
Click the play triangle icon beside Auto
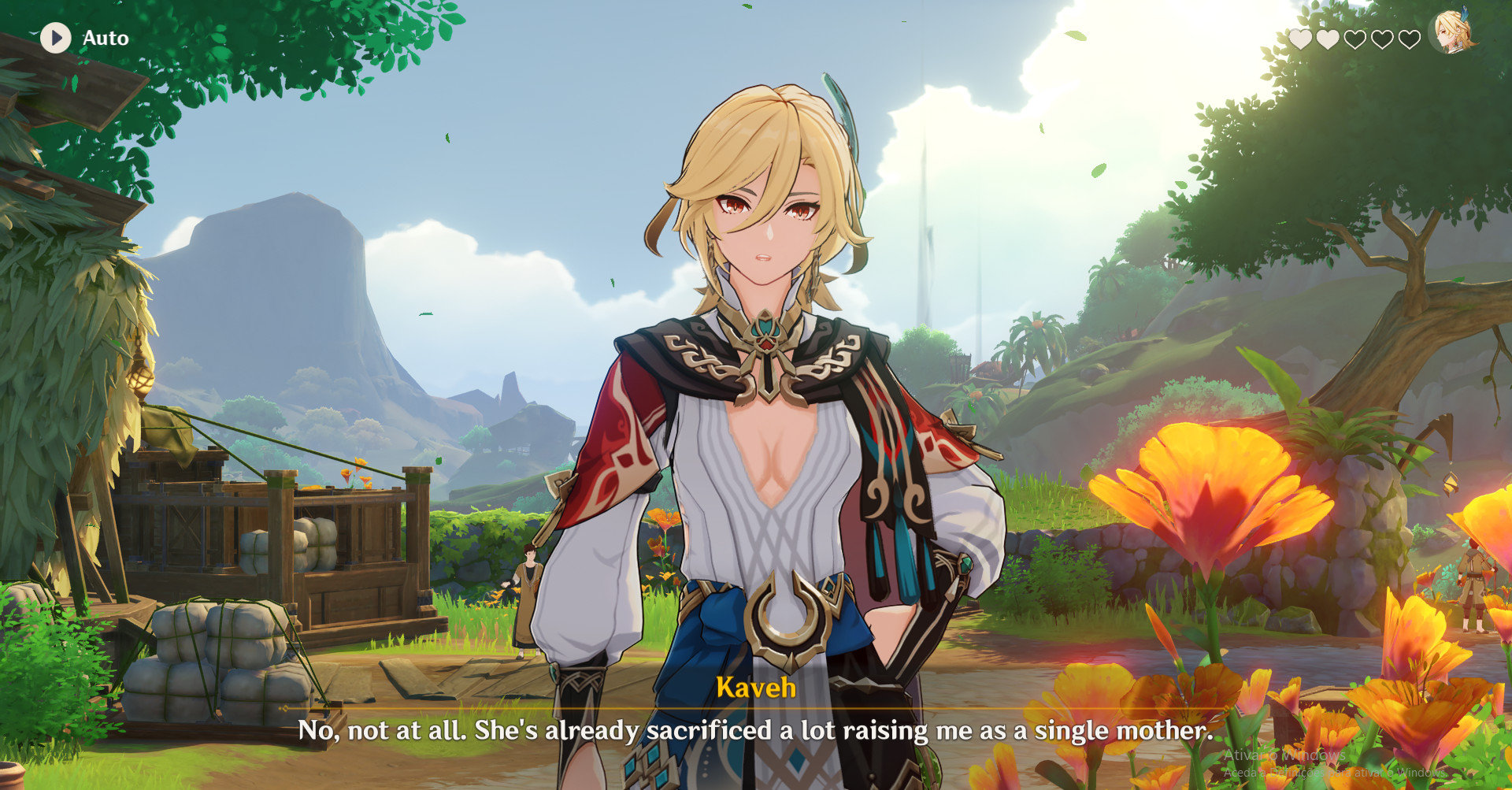[55, 38]
